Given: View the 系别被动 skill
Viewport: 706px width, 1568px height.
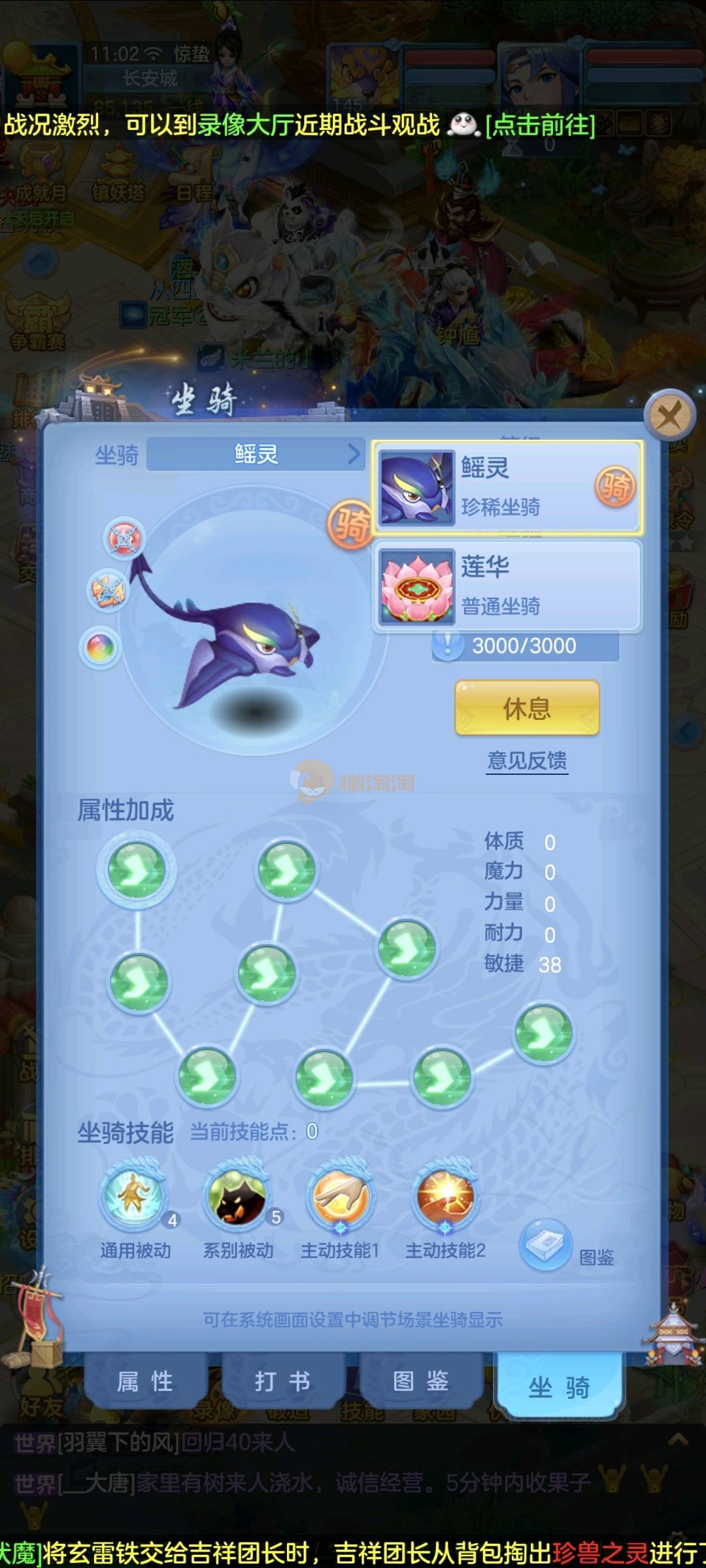Looking at the screenshot, I should (x=237, y=1199).
